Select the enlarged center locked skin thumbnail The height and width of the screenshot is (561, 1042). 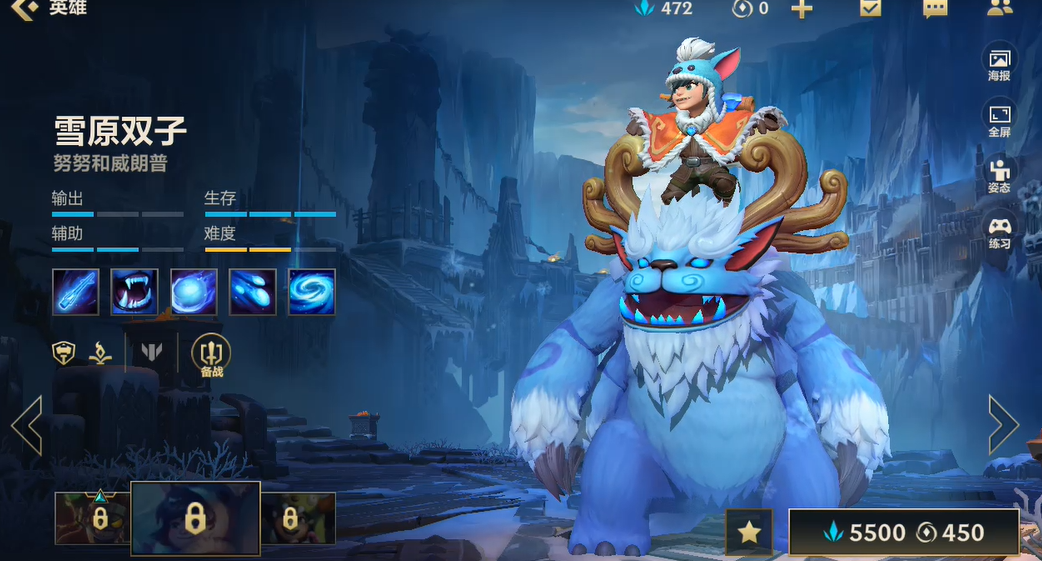195,518
